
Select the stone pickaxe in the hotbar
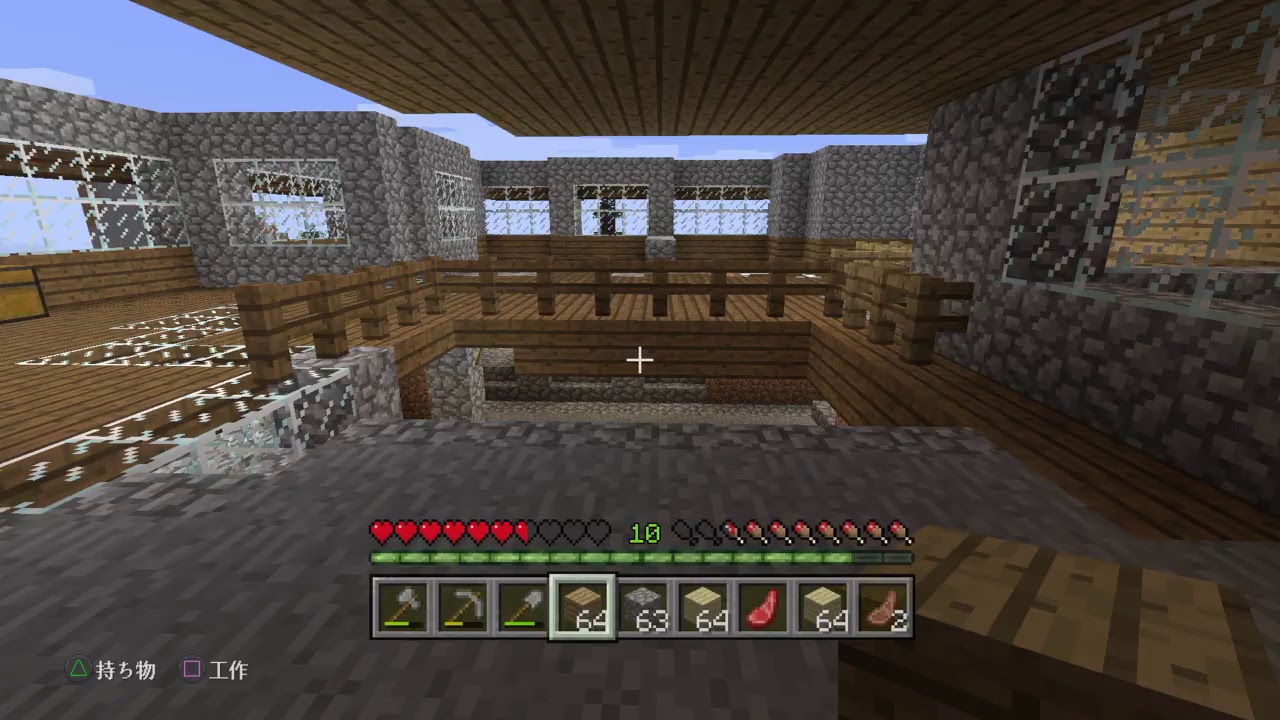coord(464,607)
